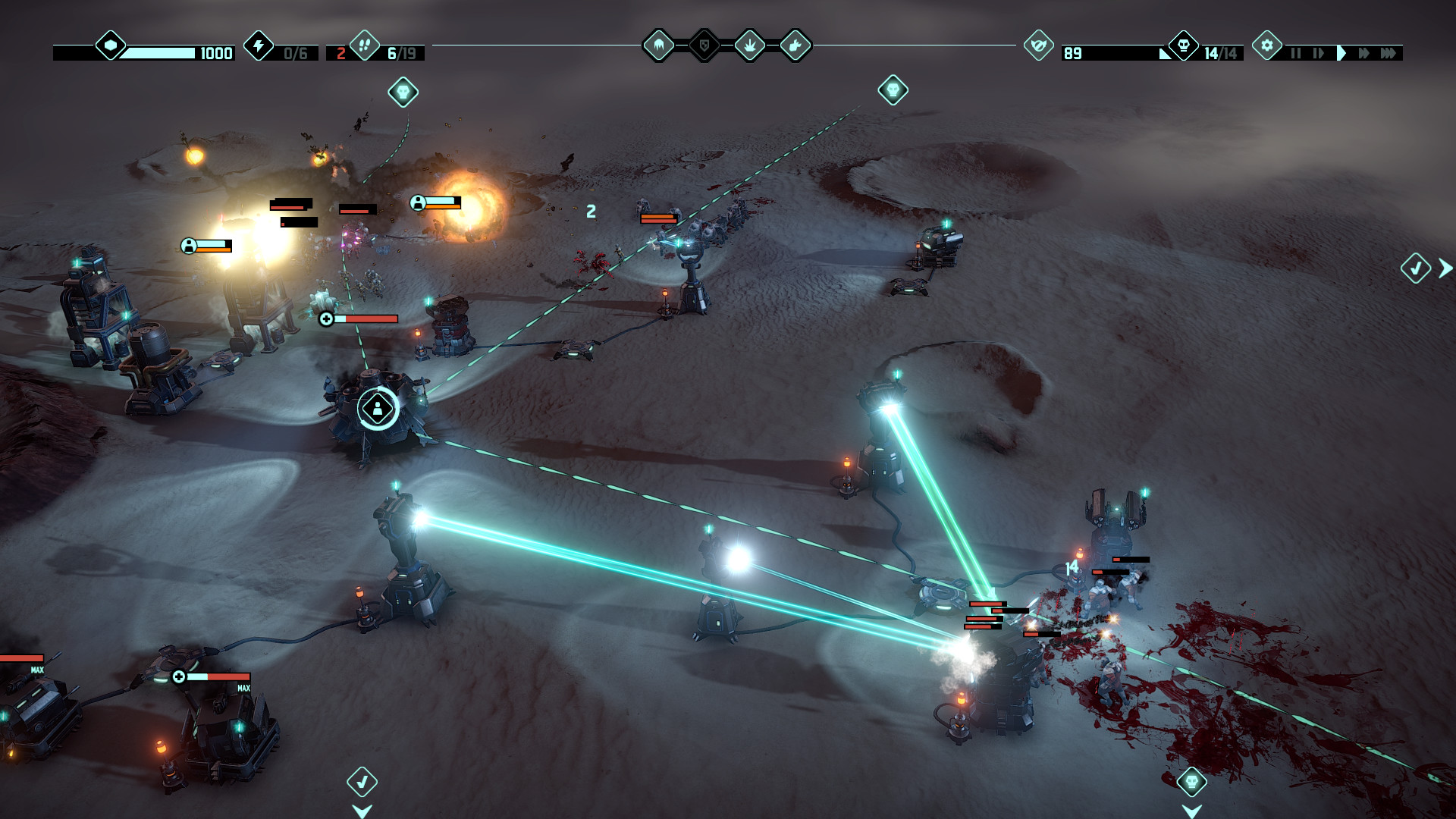
Task: Toggle the fist ability diamond on the top bar
Action: 795,45
